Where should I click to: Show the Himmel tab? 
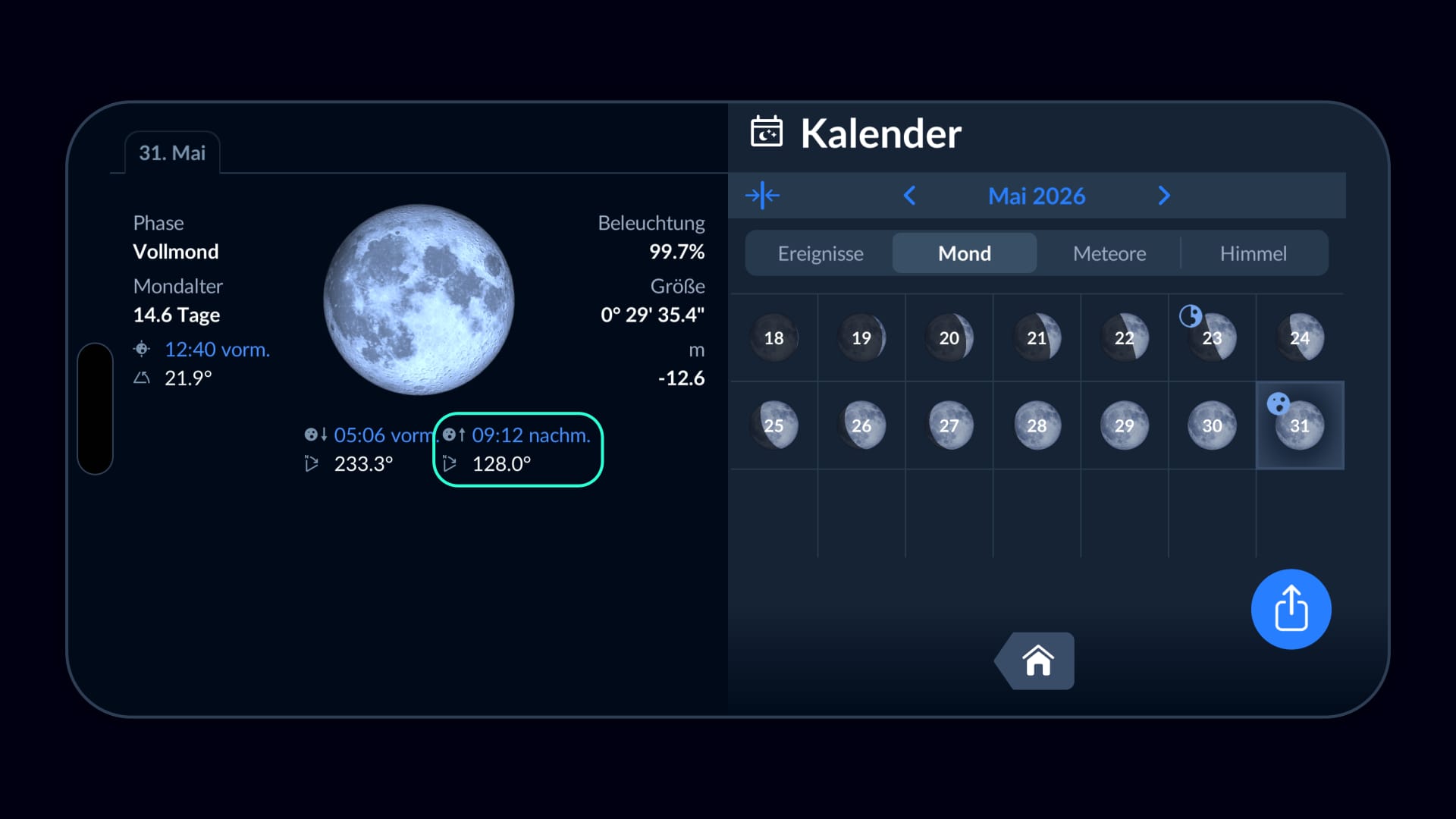pos(1253,253)
